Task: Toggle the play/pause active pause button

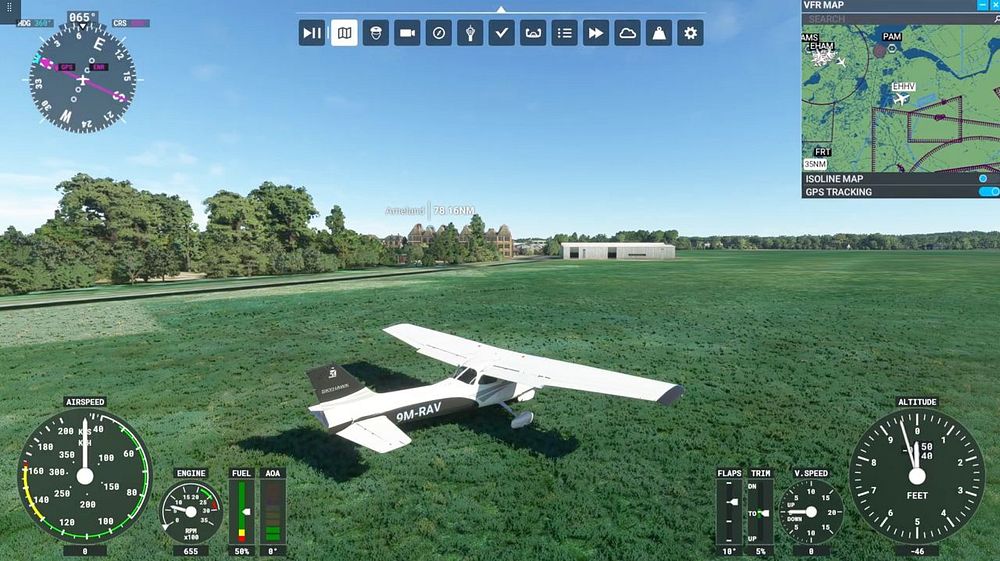Action: click(x=312, y=33)
